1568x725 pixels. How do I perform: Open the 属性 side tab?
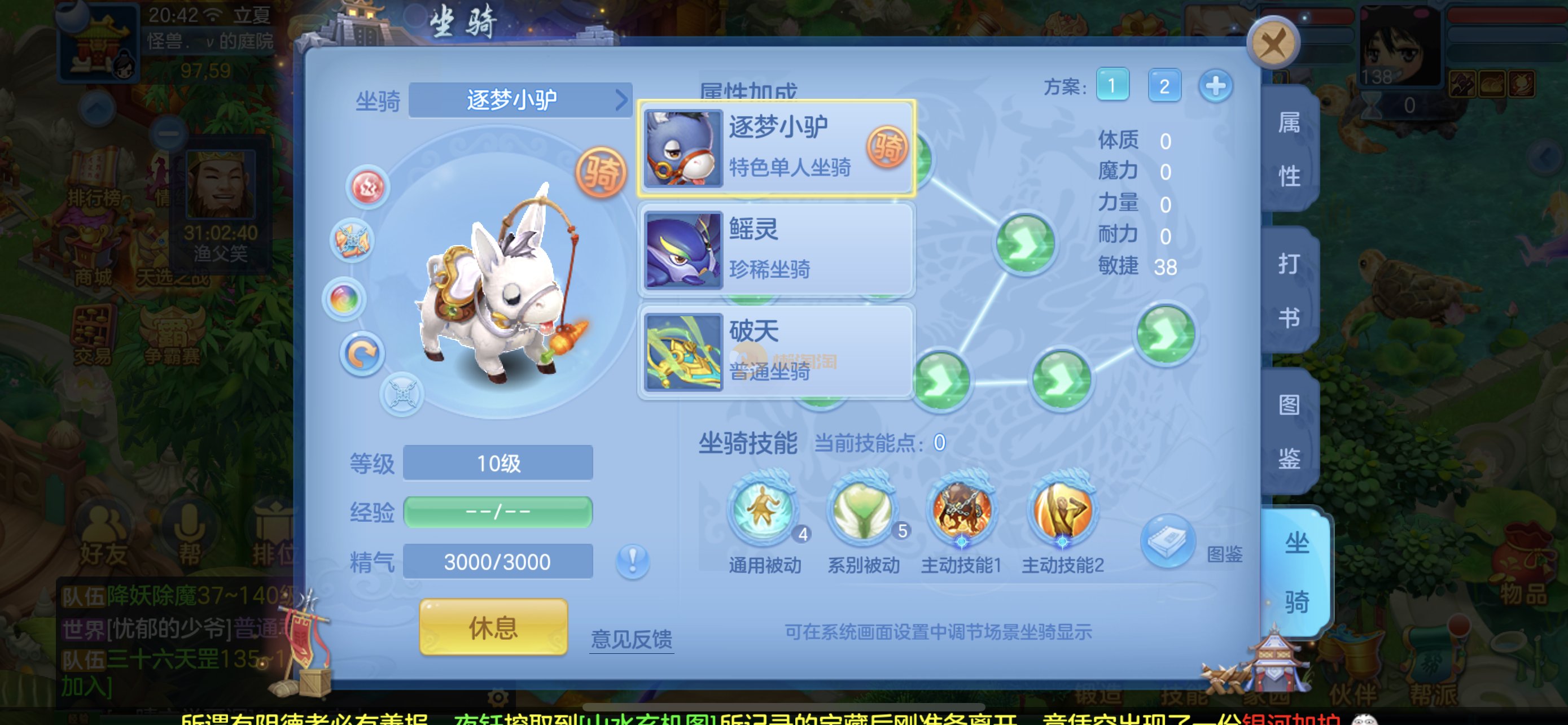point(1289,149)
